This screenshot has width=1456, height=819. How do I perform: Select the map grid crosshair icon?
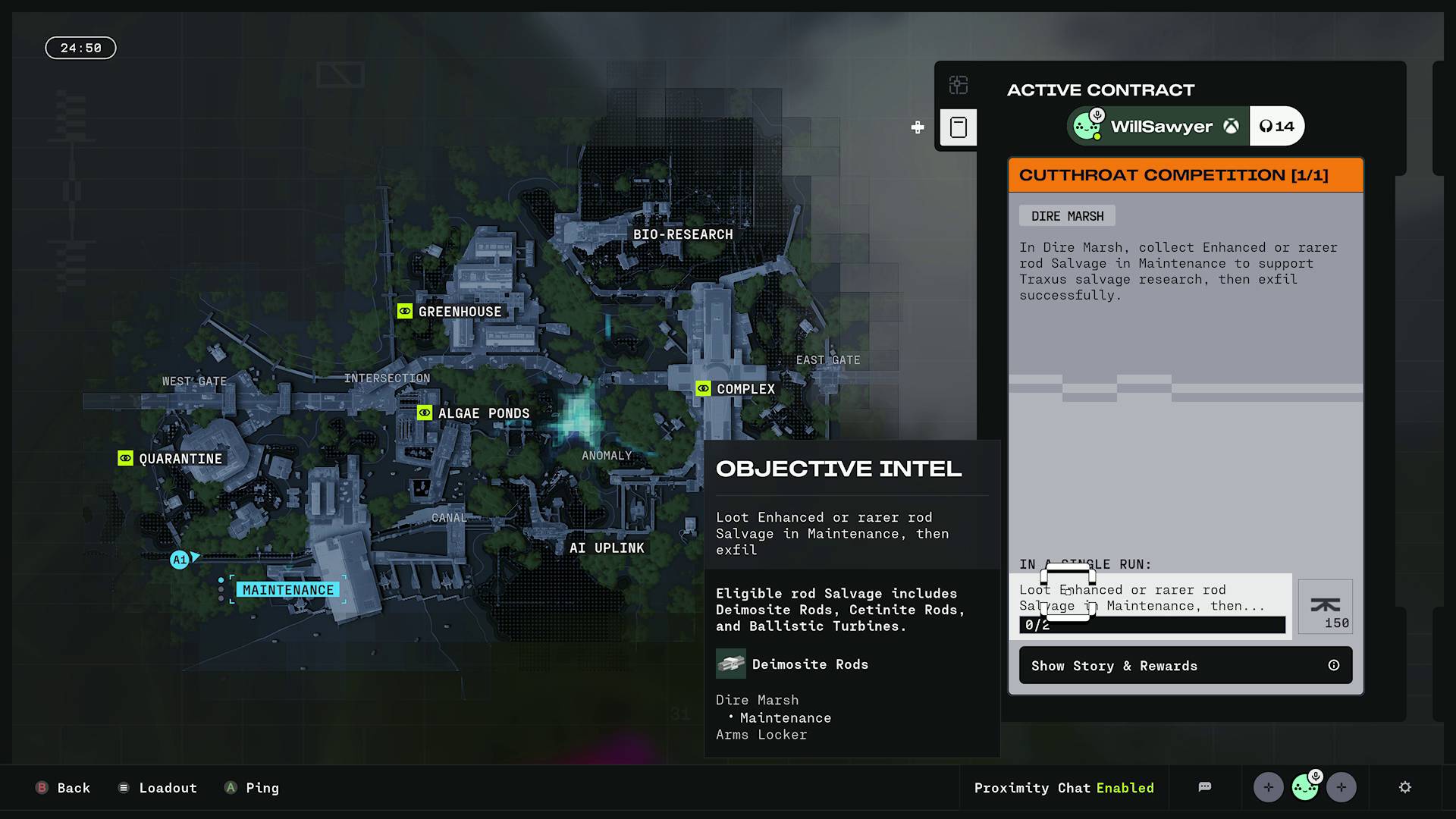point(959,86)
